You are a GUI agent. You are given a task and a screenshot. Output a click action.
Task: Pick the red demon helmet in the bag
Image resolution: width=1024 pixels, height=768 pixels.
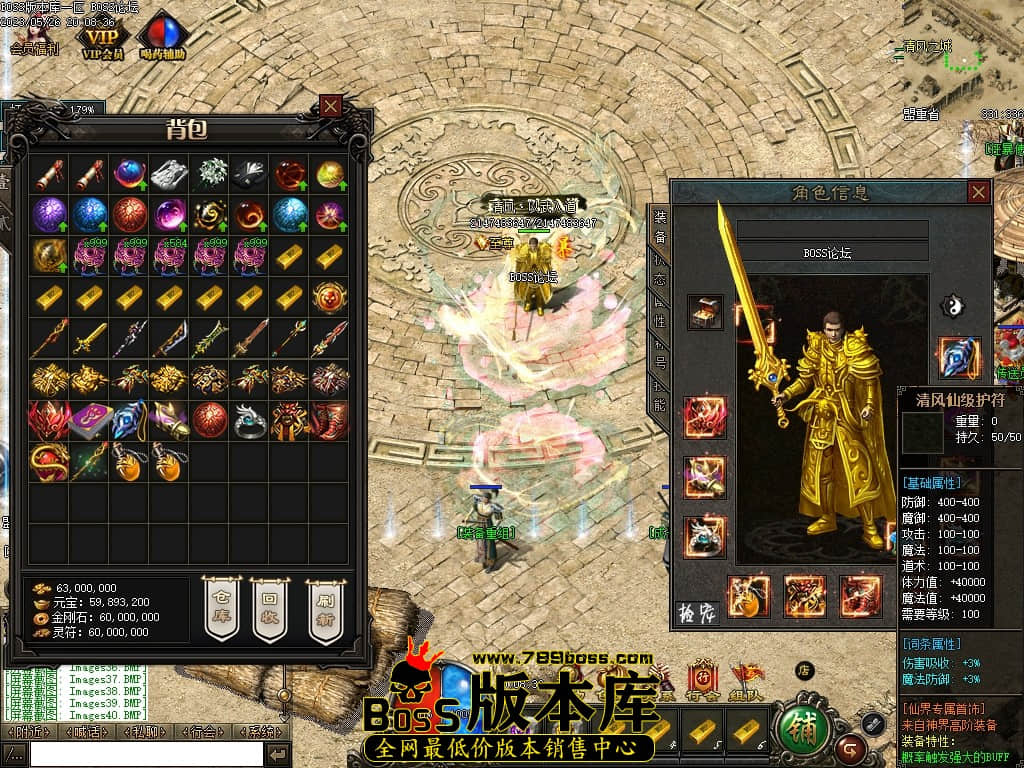[49, 421]
